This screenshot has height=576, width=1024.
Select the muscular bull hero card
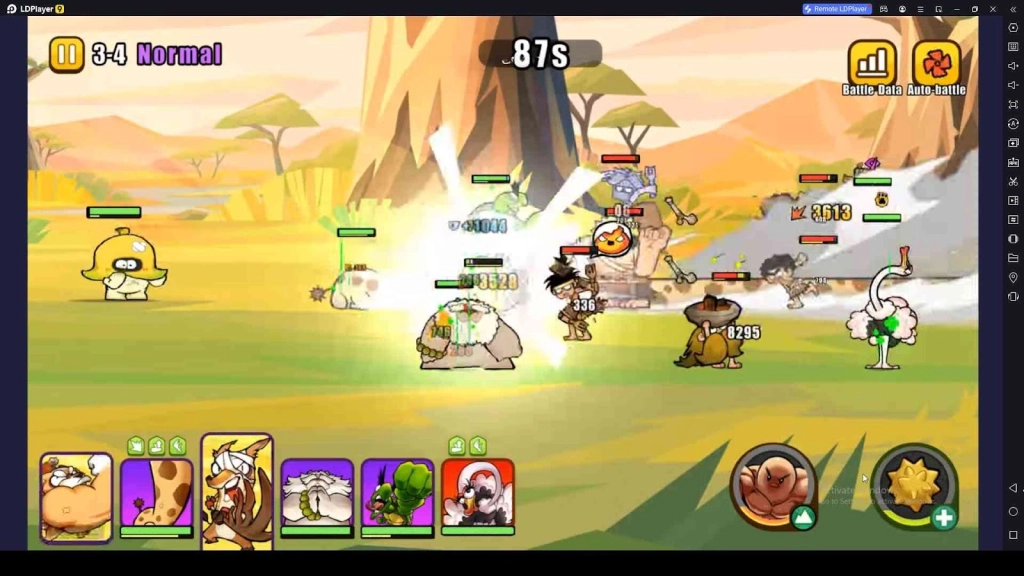tap(76, 497)
